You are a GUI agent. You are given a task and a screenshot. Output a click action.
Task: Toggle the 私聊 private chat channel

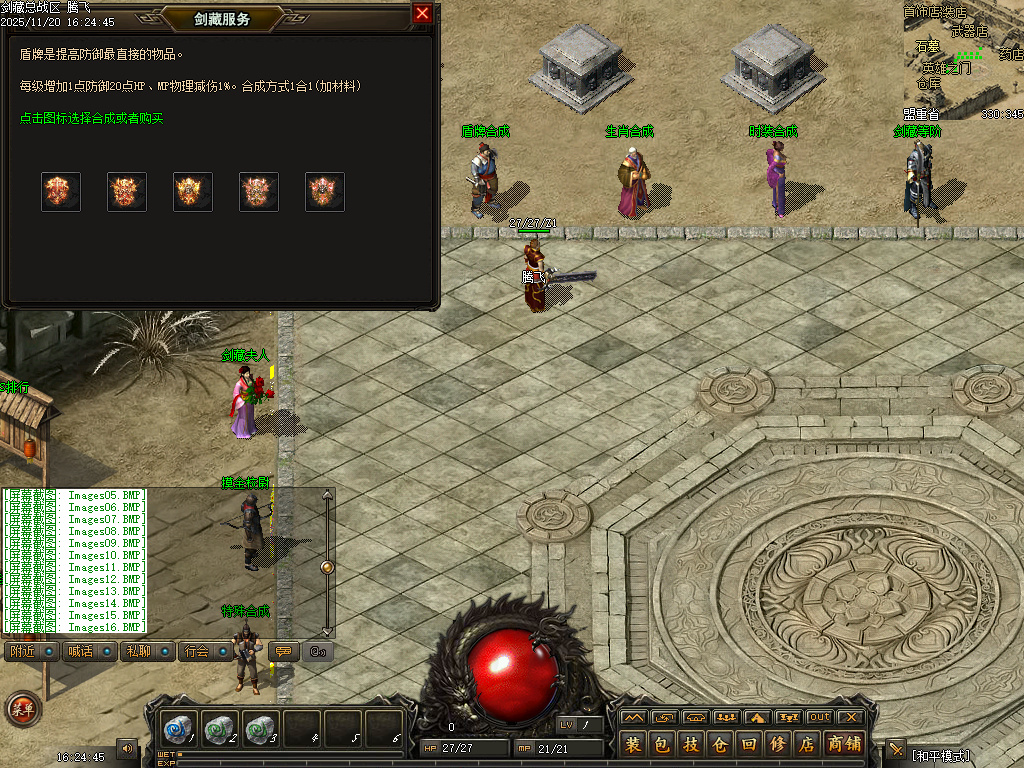(x=138, y=652)
